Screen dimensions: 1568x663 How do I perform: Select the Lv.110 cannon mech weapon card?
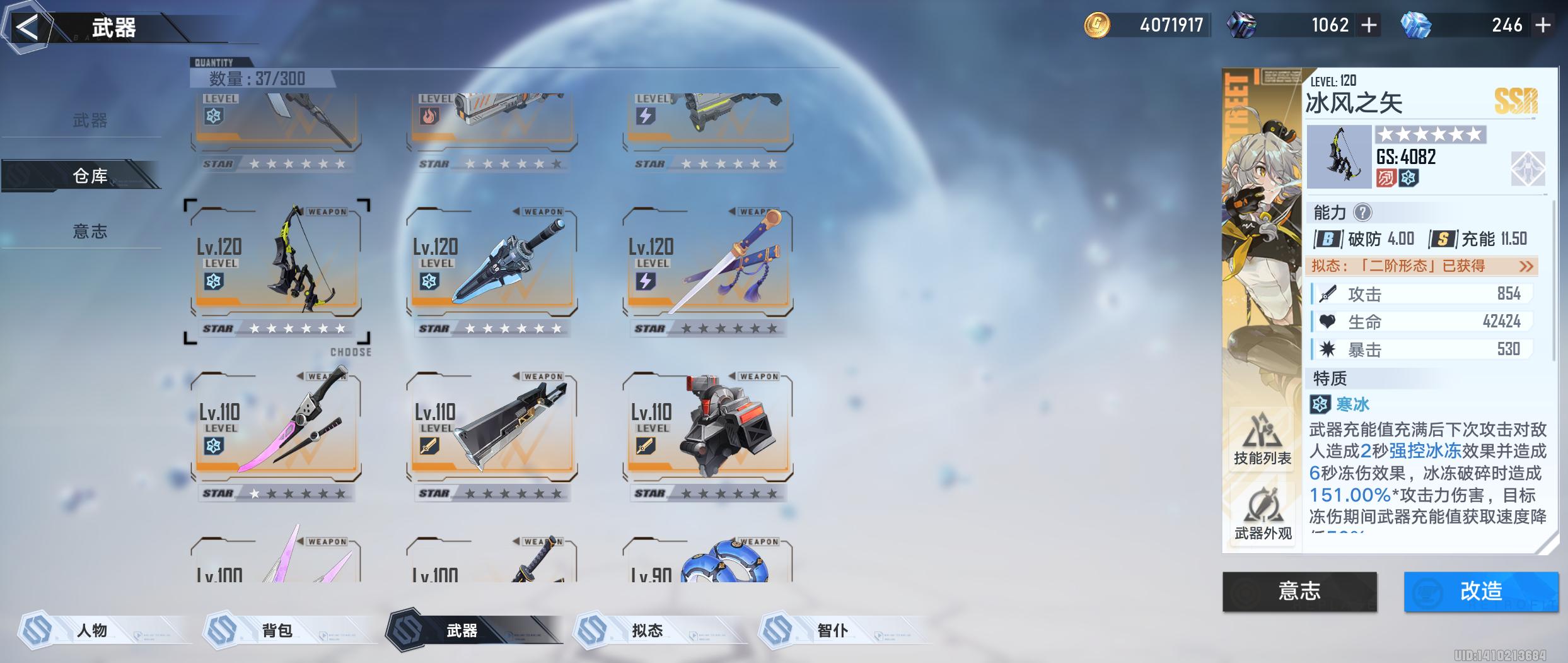point(707,429)
